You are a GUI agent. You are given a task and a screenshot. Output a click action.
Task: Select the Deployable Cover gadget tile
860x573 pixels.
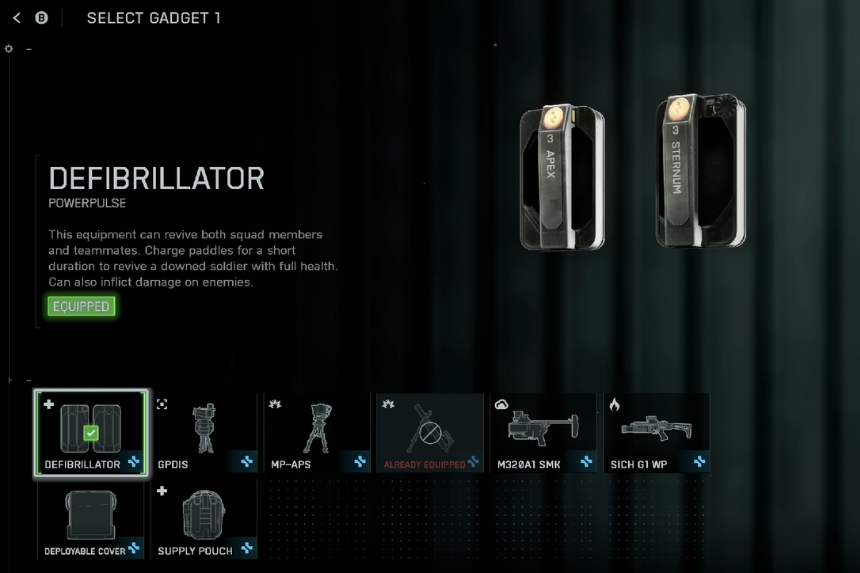click(90, 519)
